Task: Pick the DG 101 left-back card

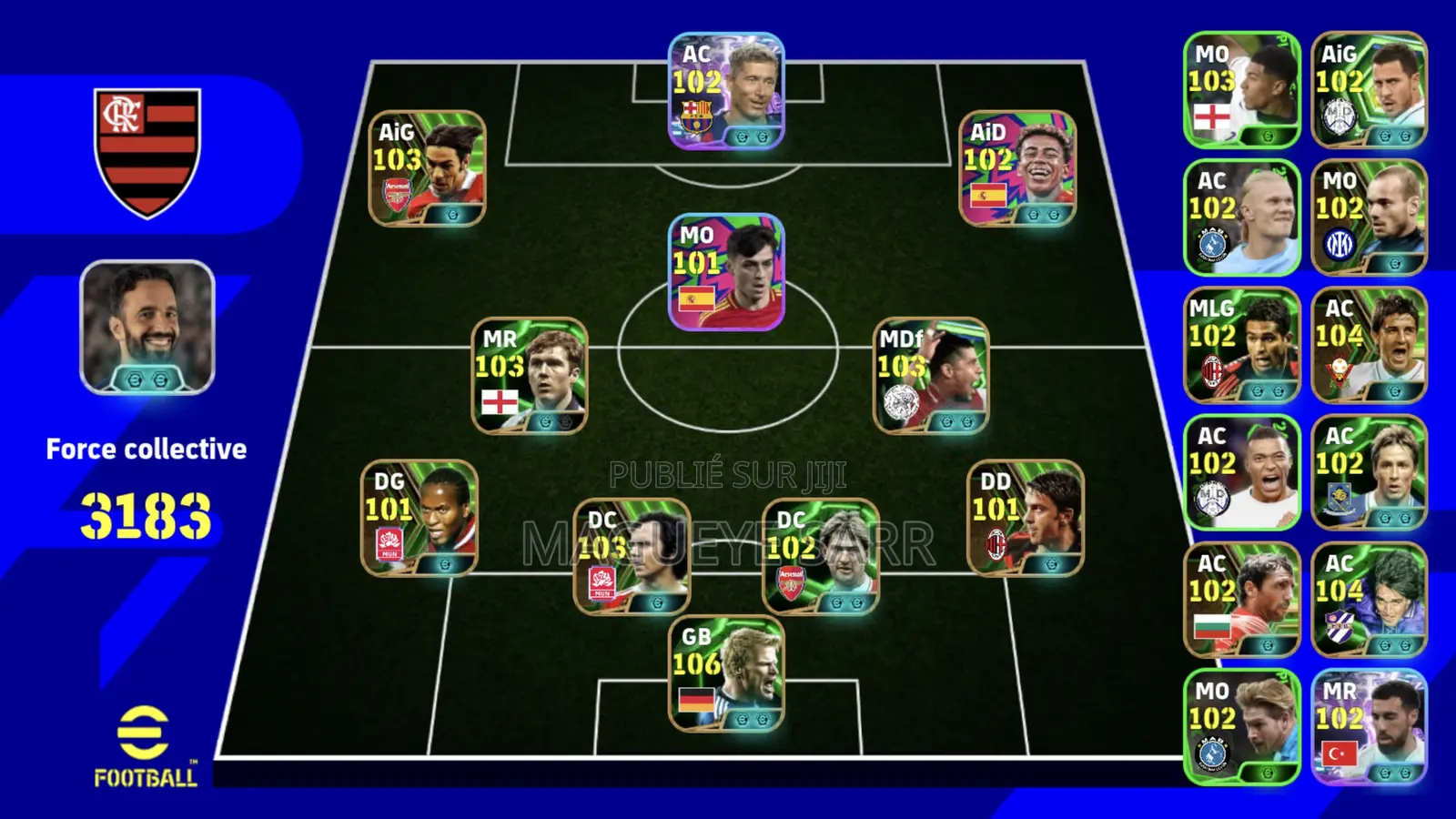Action: click(420, 519)
